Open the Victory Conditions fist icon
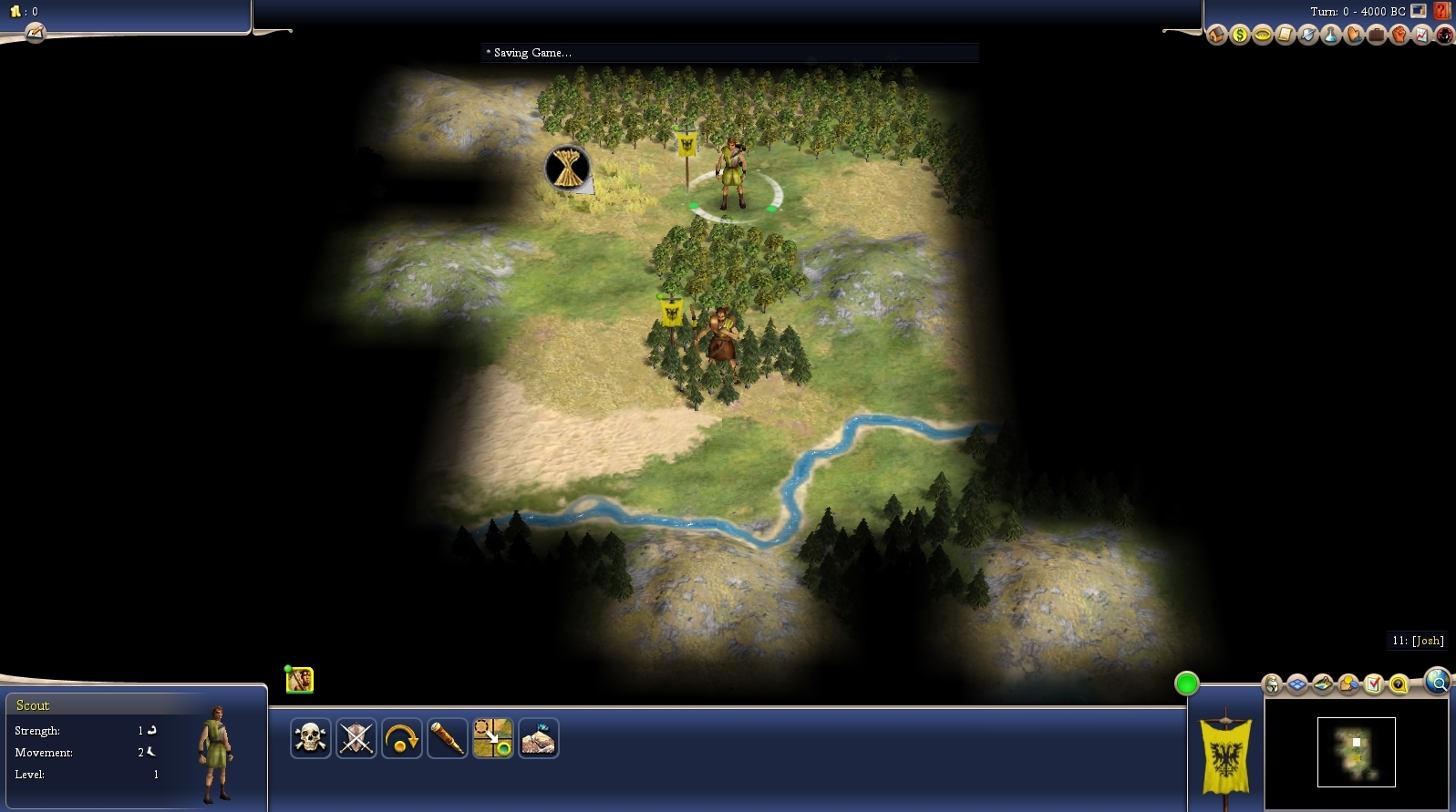 click(1399, 36)
